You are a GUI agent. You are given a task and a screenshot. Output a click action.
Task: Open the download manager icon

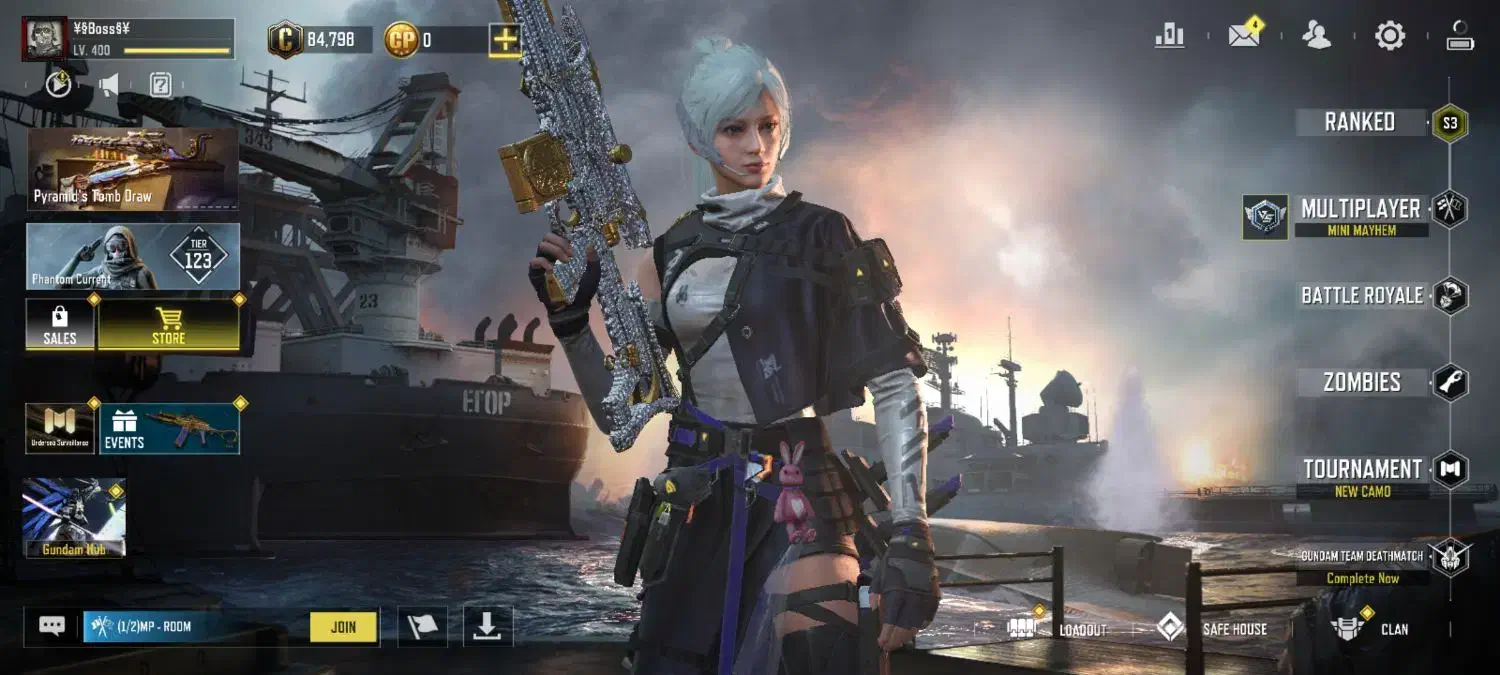click(x=487, y=626)
